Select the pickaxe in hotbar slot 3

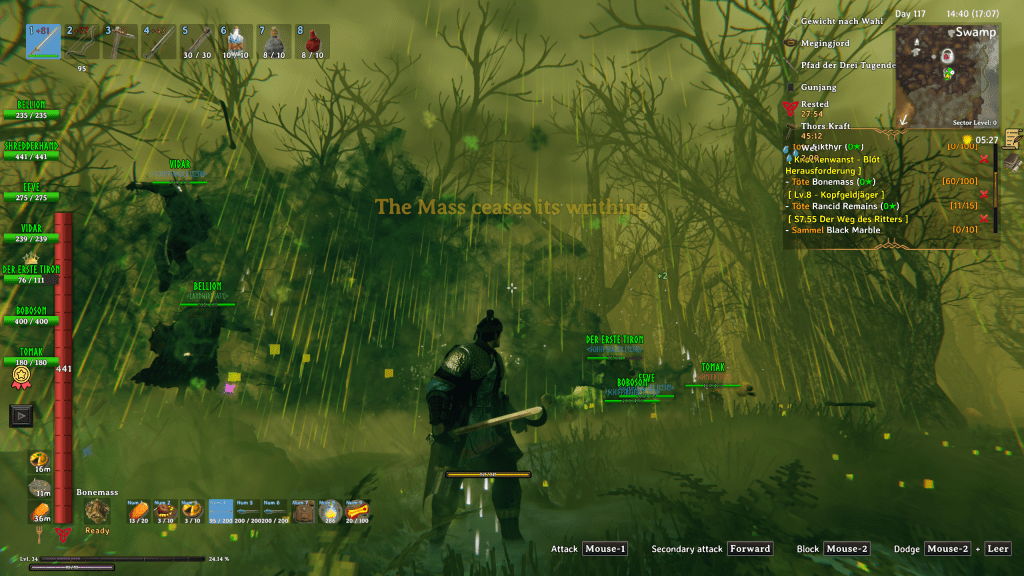tap(120, 42)
